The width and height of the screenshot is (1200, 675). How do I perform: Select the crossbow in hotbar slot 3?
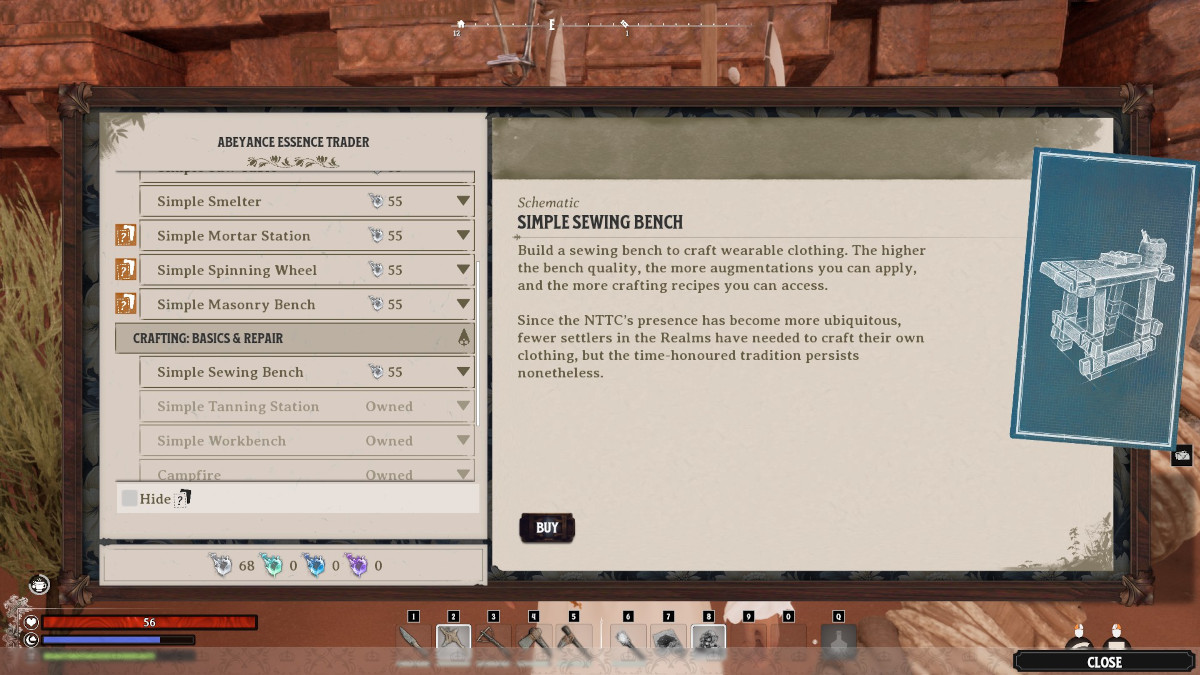(x=493, y=642)
